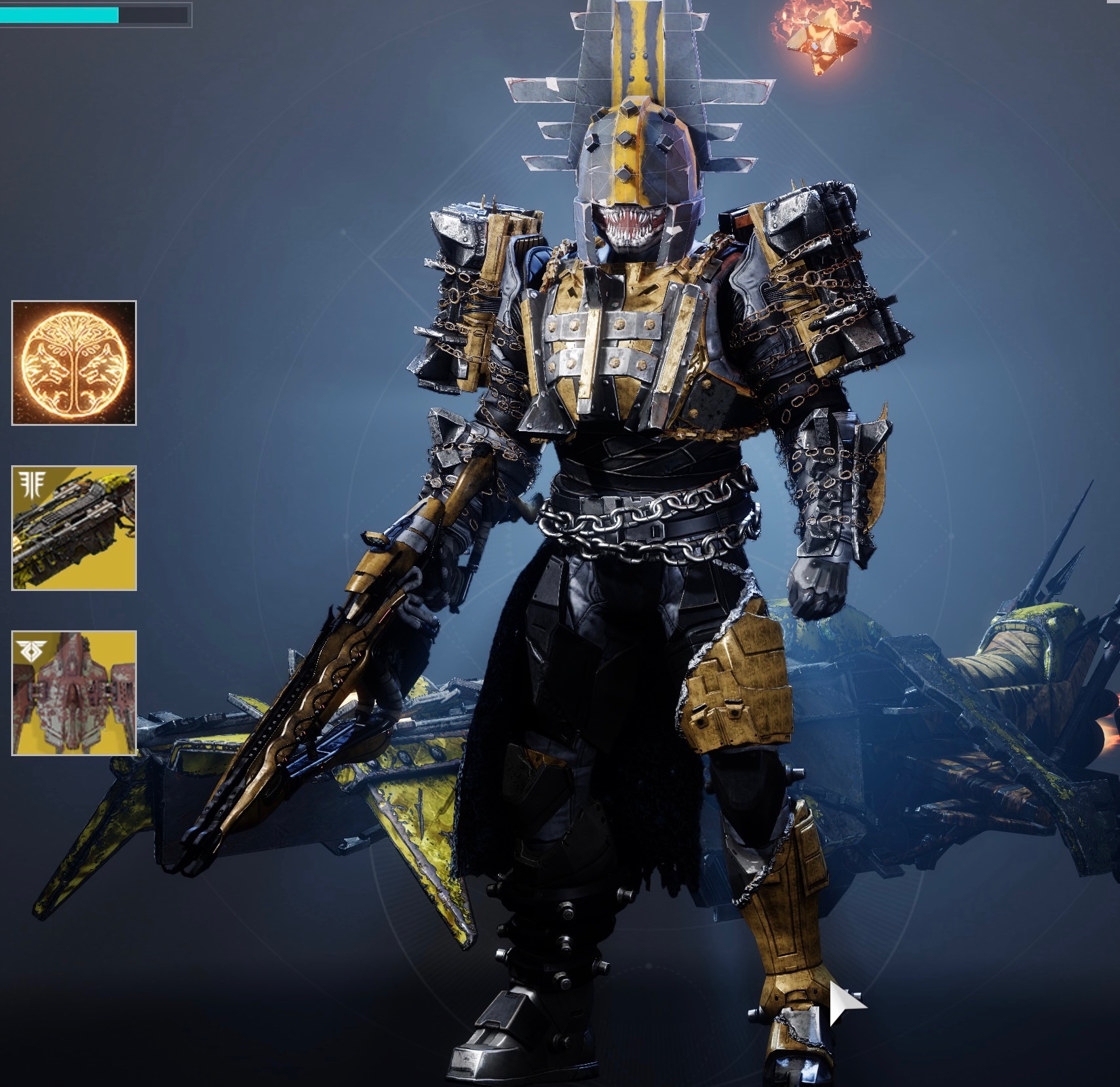The image size is (1120, 1087).
Task: Click the ornate Ghost shell floating top right
Action: point(819,43)
